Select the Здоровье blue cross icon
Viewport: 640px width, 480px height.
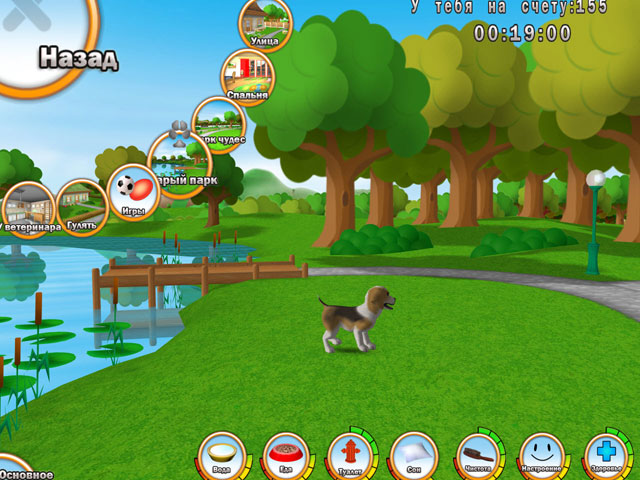pos(607,455)
